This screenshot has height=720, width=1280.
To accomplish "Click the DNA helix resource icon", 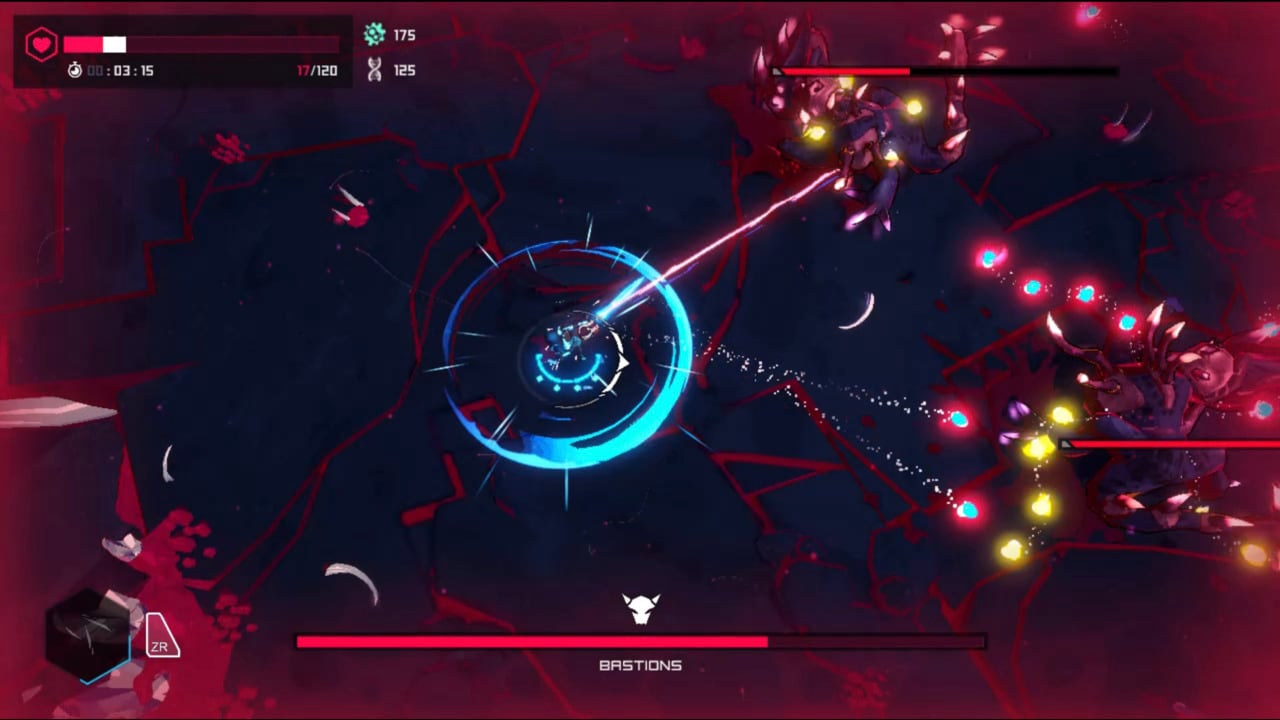I will [x=374, y=70].
